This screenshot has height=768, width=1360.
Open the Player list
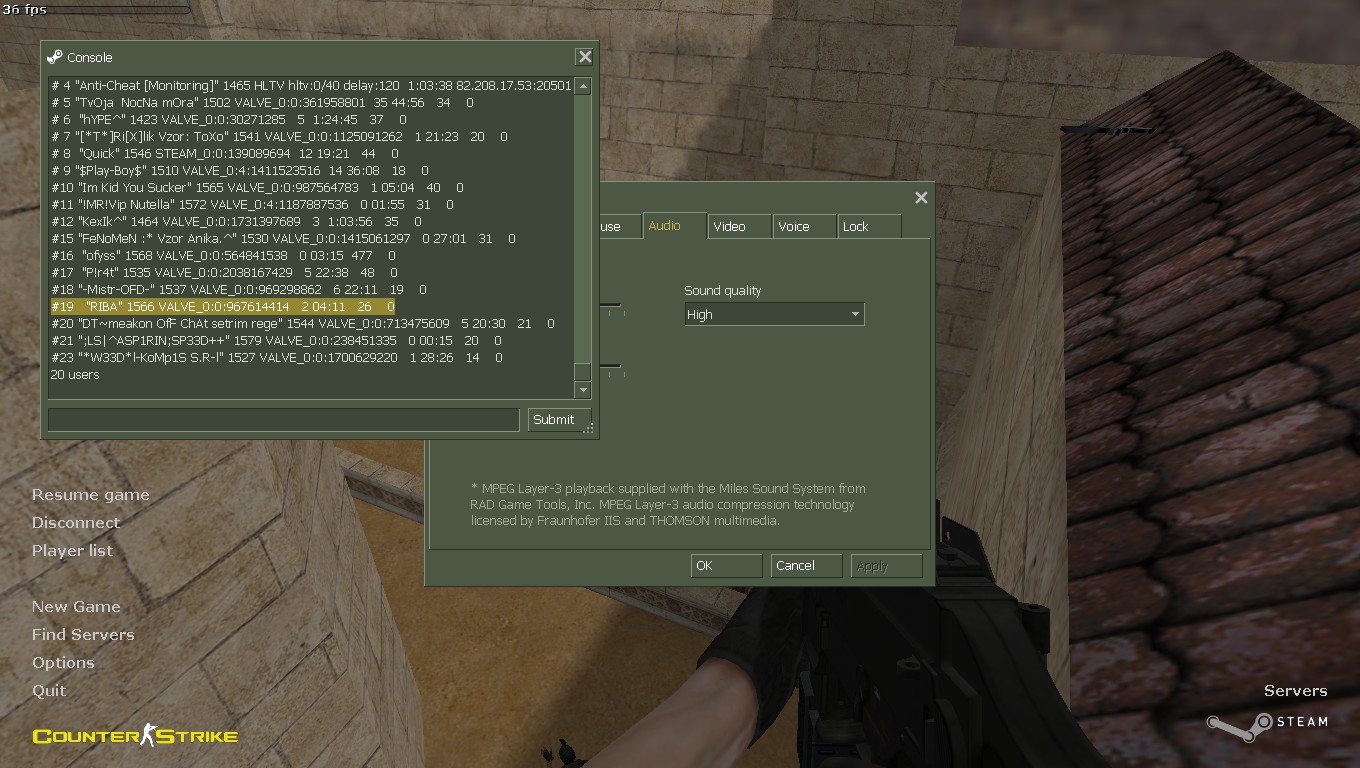pos(73,551)
